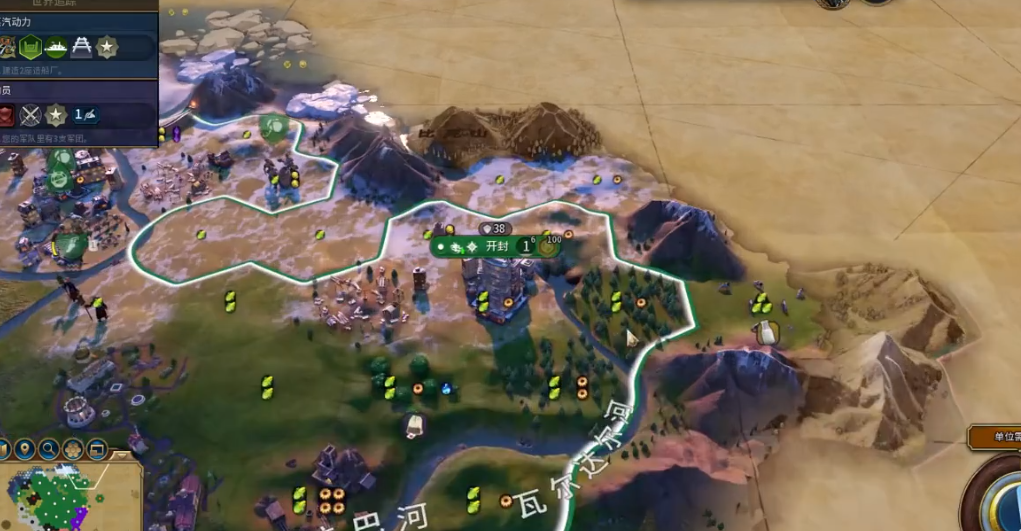Open the map options screen icon
Image resolution: width=1021 pixels, height=531 pixels.
[97, 449]
